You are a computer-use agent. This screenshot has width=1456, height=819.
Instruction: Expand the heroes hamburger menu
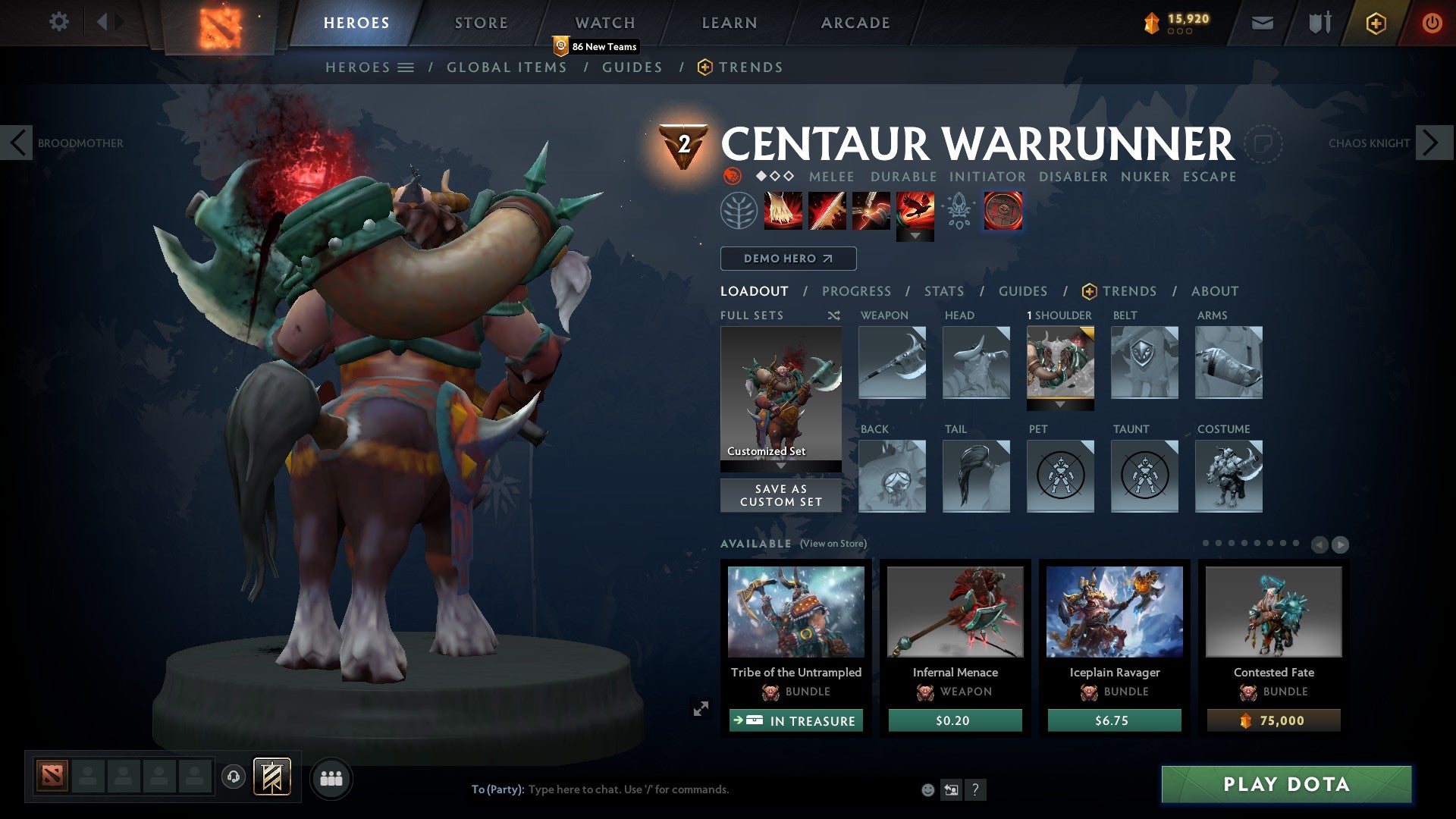coord(405,67)
